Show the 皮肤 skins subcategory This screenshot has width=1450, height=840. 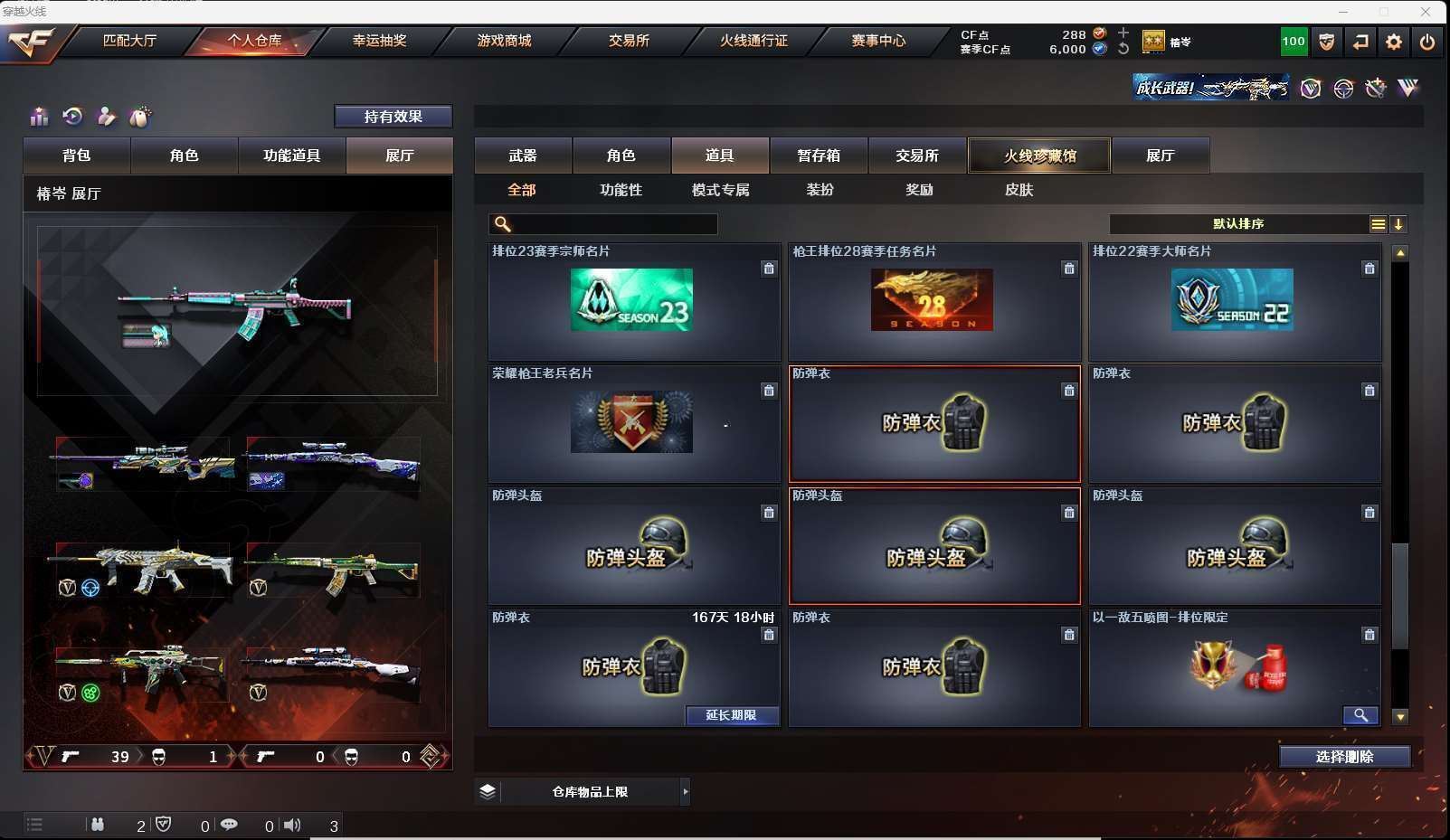(1019, 190)
